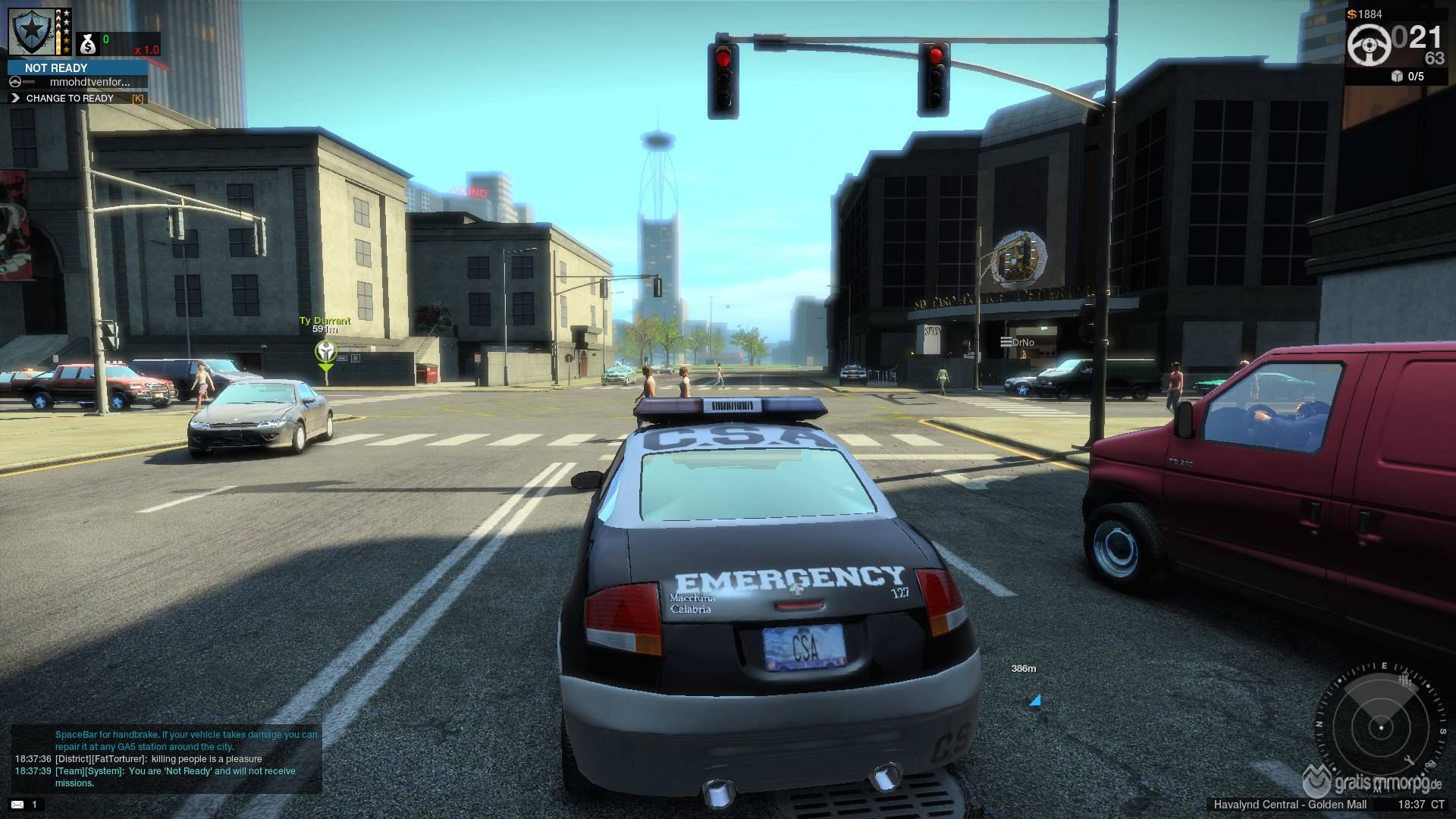Open the circular radar minimap
The height and width of the screenshot is (819, 1456).
(1380, 726)
